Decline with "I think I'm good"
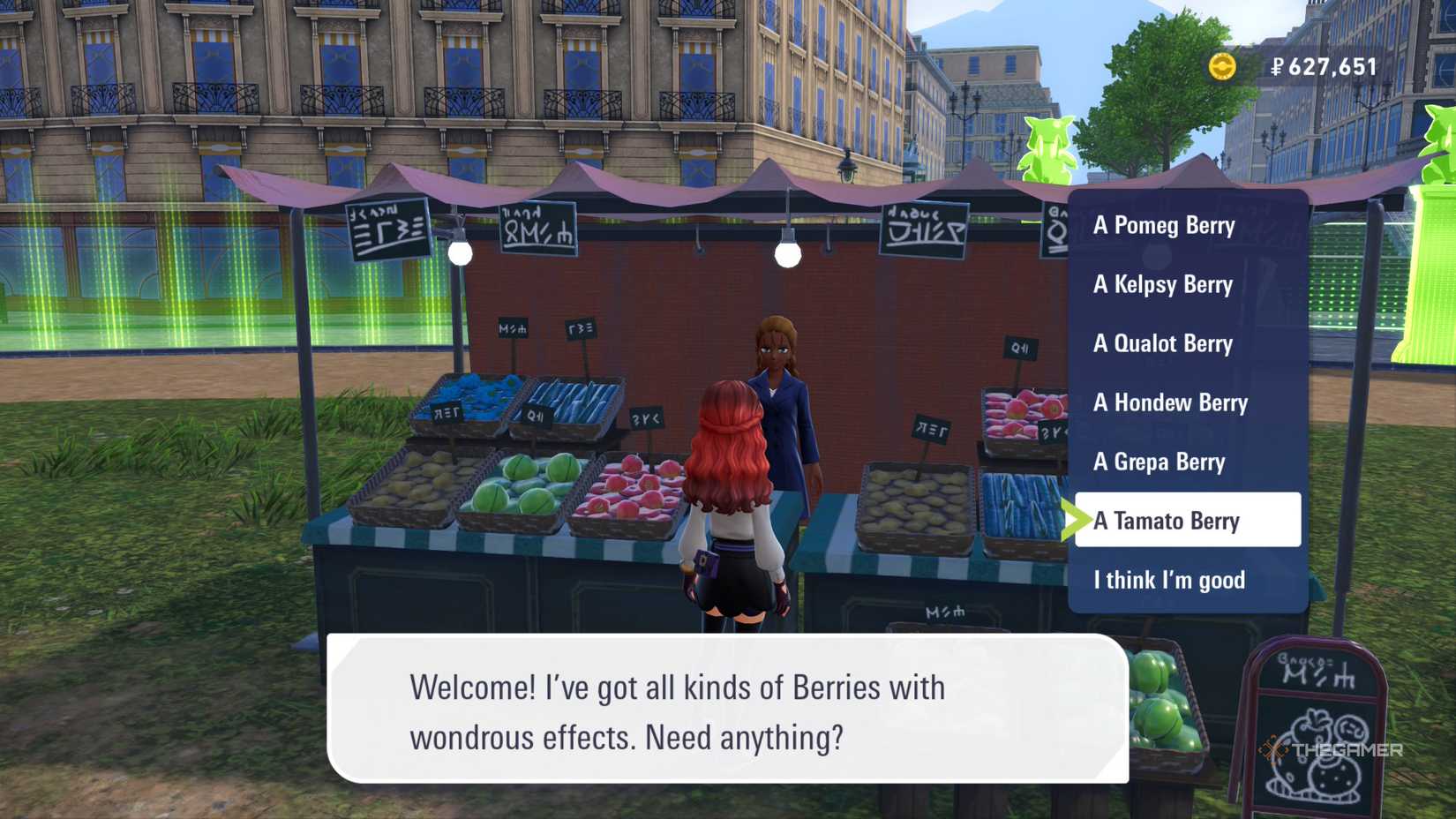Image resolution: width=1456 pixels, height=819 pixels. (x=1169, y=580)
